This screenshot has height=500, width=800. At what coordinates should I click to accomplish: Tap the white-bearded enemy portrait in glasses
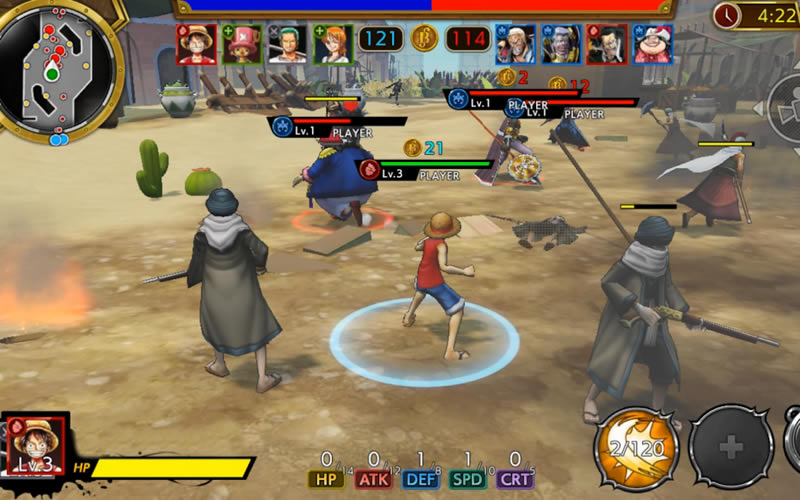516,44
